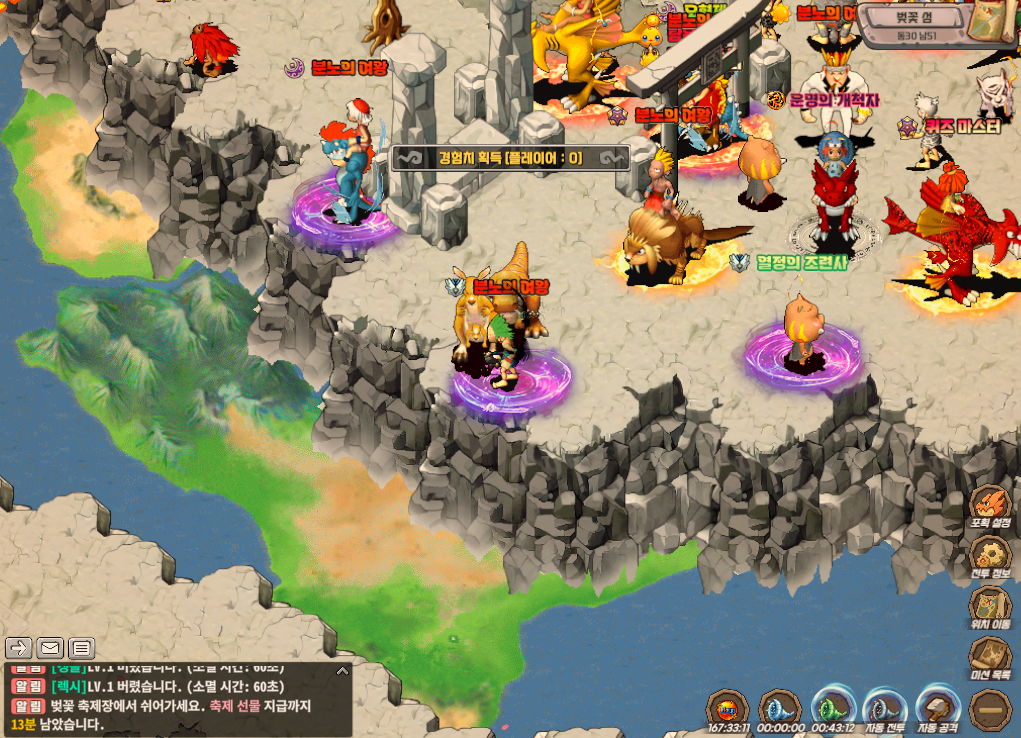Open the 전투 정보 battle info
1021x738 pixels.
point(990,555)
